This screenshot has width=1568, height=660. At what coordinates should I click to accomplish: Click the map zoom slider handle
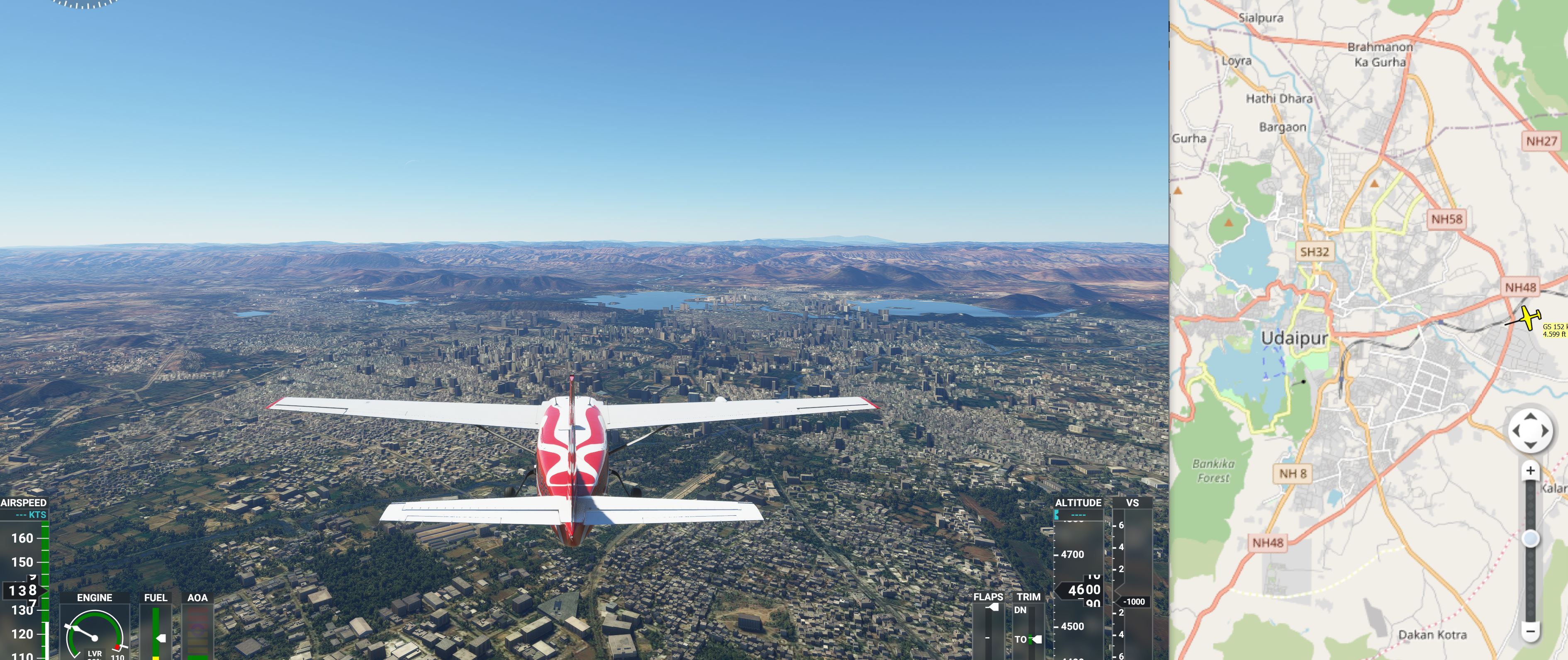[1530, 539]
